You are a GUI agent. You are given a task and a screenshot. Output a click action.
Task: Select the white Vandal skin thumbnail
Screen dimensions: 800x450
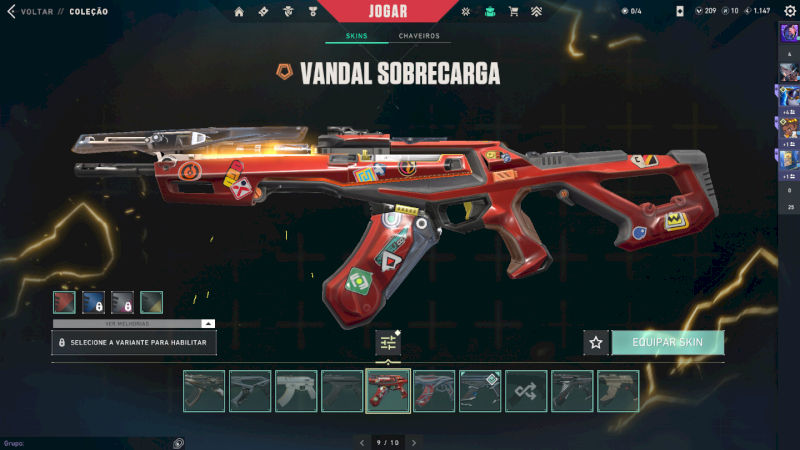(296, 391)
